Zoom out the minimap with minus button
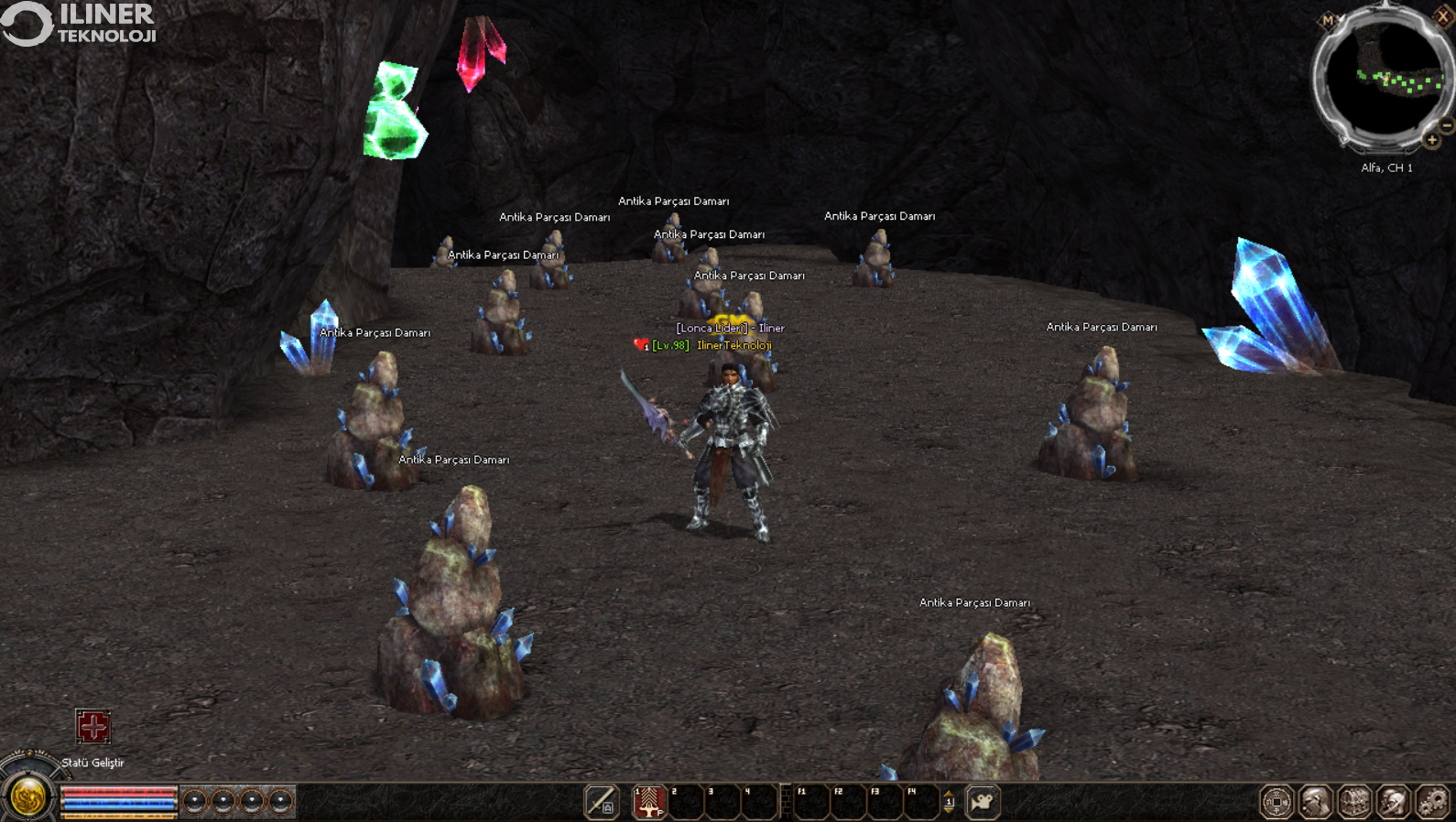 (1447, 125)
